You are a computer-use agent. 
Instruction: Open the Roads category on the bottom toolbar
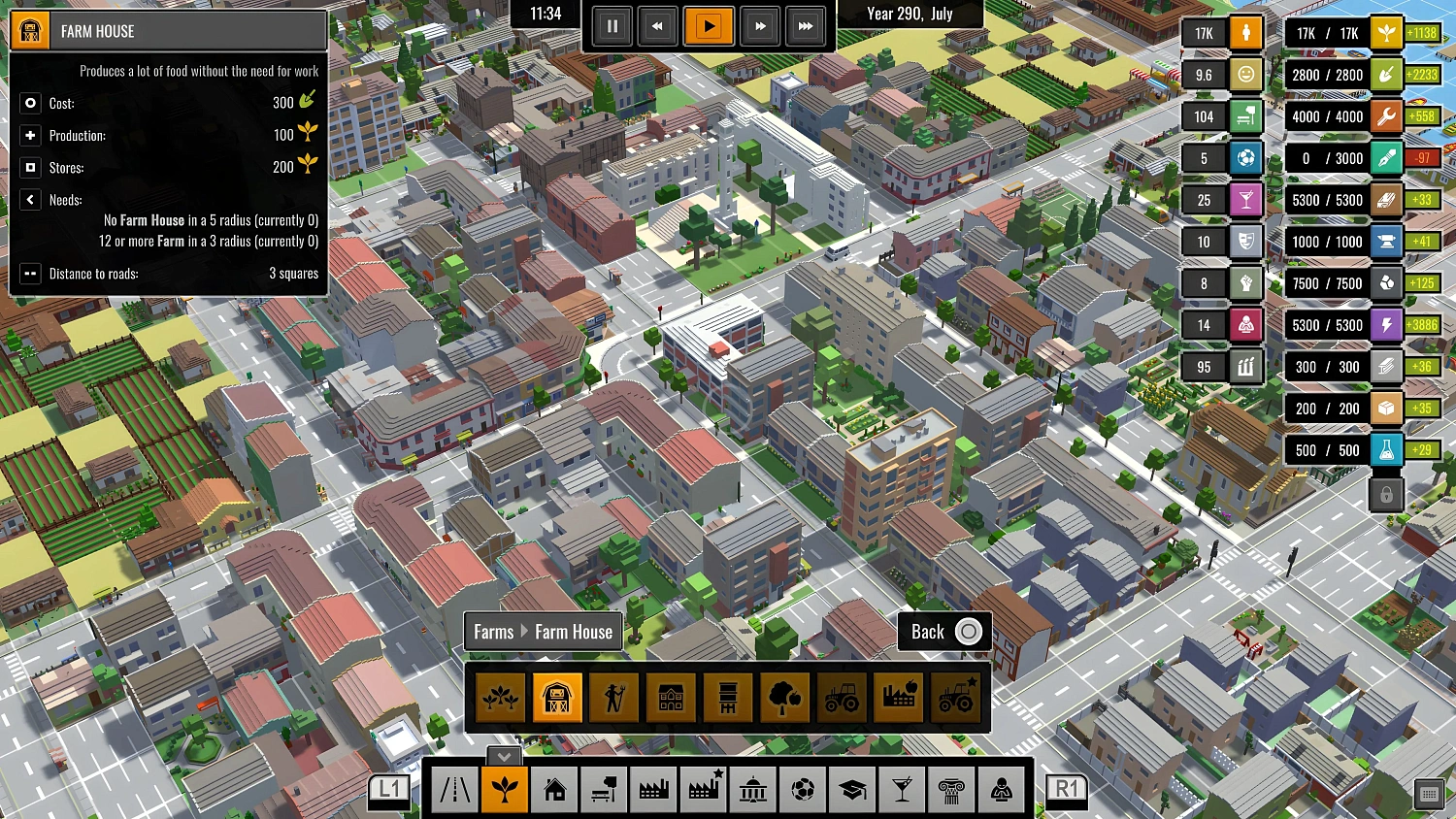point(453,789)
